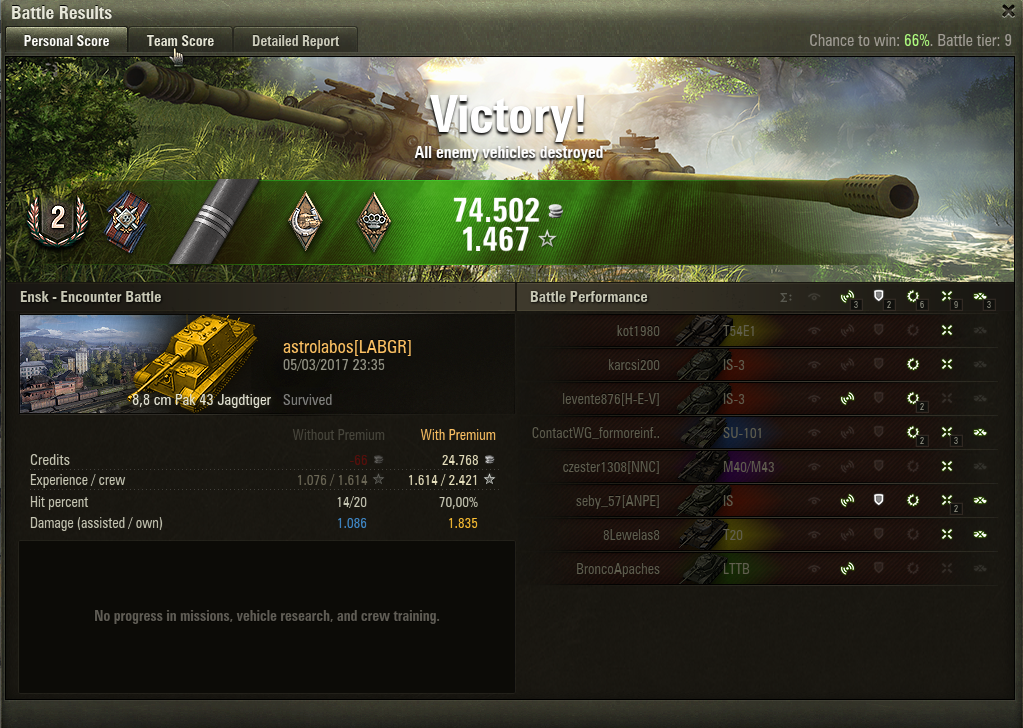This screenshot has height=728, width=1023.
Task: Click the crescent diamond achievement badge
Action: (x=306, y=220)
